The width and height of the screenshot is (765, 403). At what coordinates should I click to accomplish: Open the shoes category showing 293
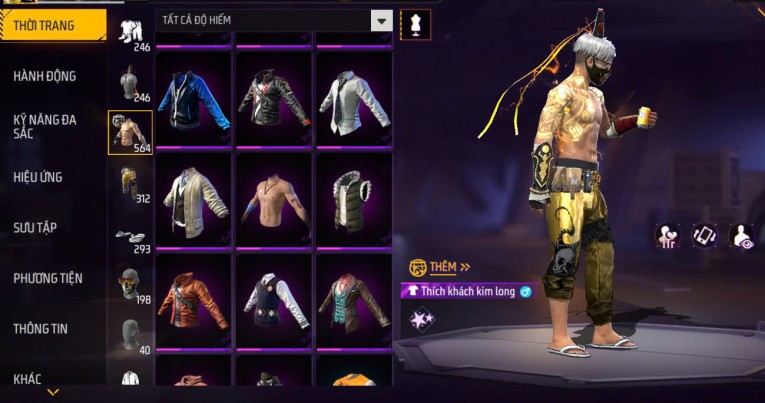point(130,238)
